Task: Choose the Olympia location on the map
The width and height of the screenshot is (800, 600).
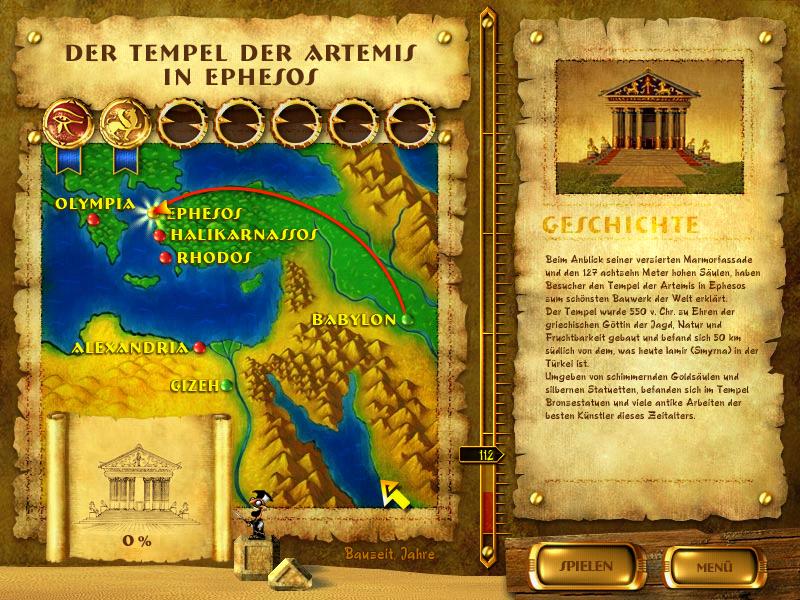Action: (x=94, y=218)
